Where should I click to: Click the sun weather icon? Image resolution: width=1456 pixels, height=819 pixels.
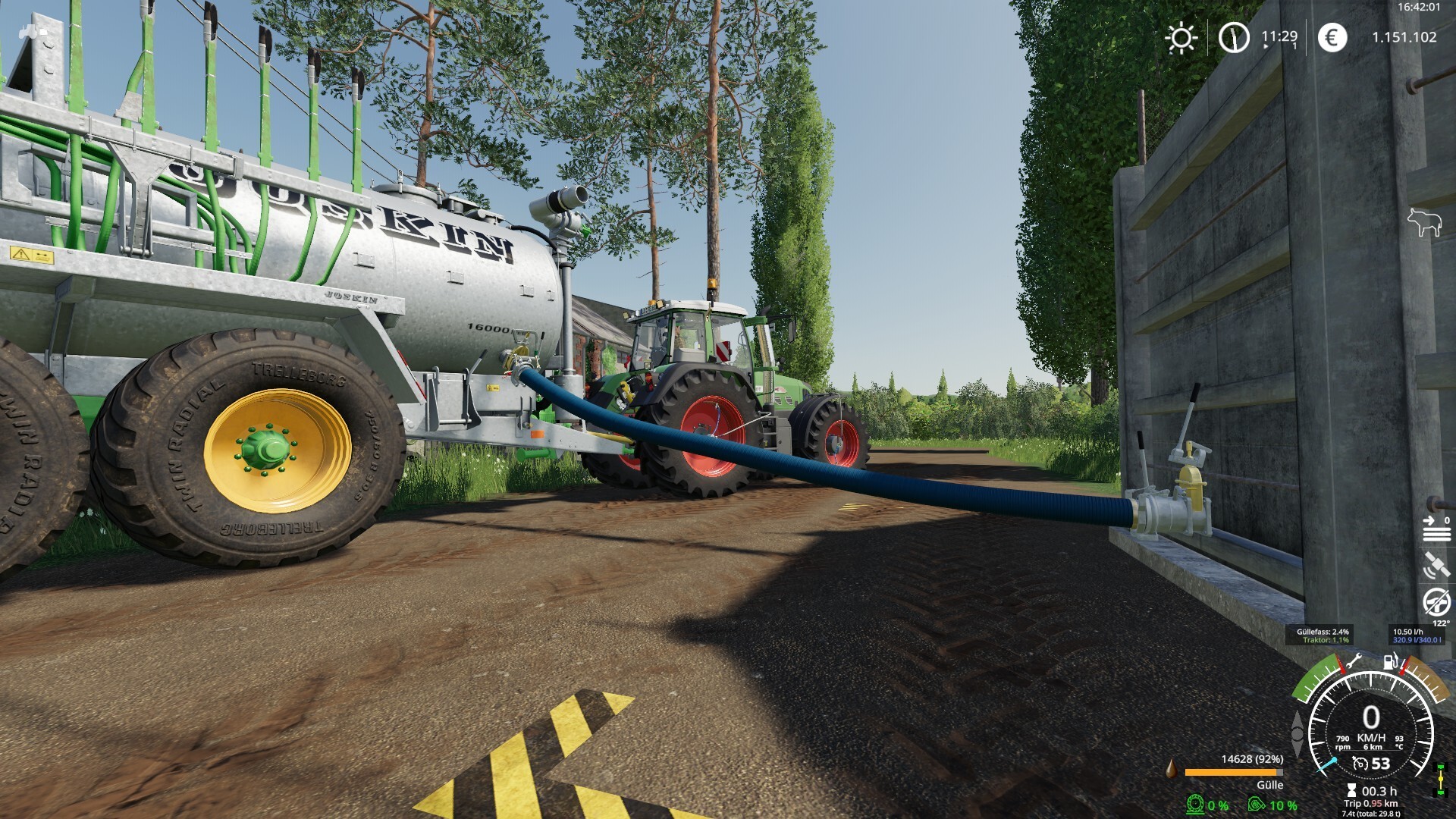coord(1181,38)
